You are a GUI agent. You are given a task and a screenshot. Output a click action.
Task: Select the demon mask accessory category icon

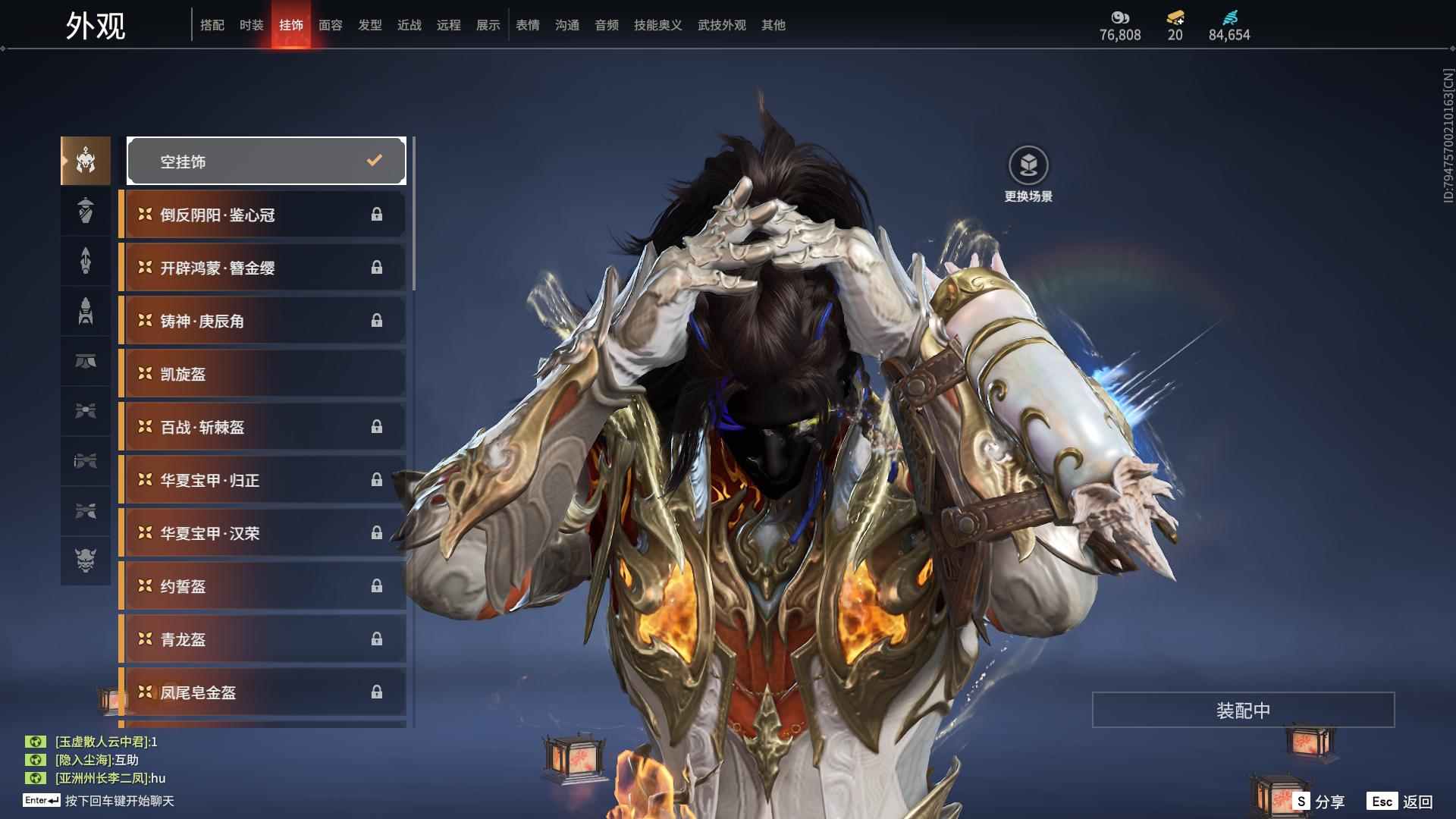[86, 560]
